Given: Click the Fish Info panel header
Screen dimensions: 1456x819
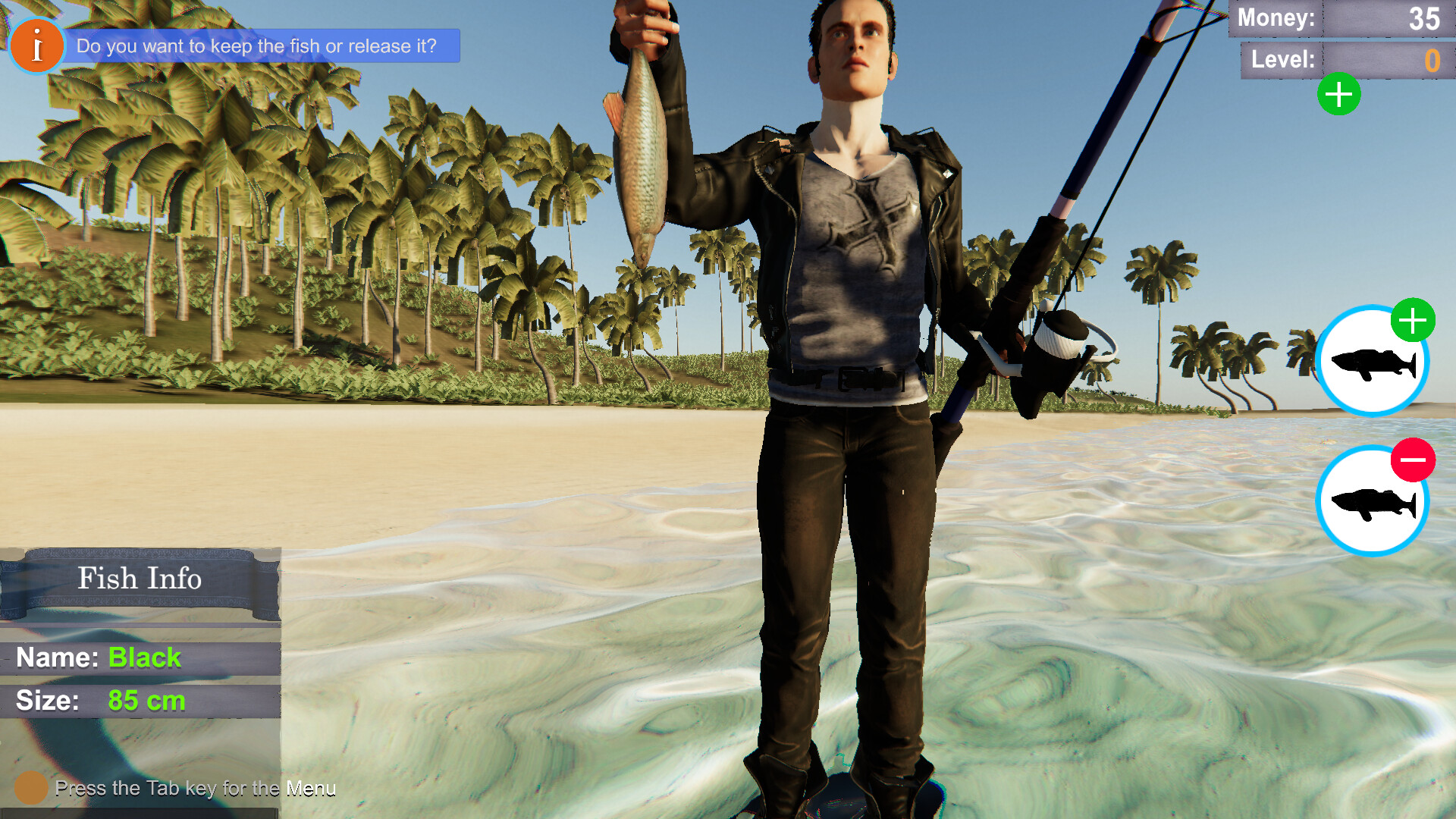Looking at the screenshot, I should 140,579.
